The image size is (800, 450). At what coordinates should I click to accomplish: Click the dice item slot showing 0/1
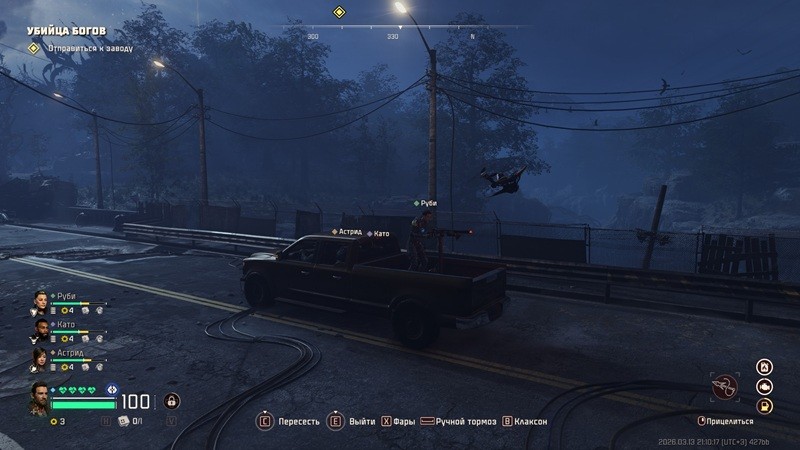click(124, 421)
